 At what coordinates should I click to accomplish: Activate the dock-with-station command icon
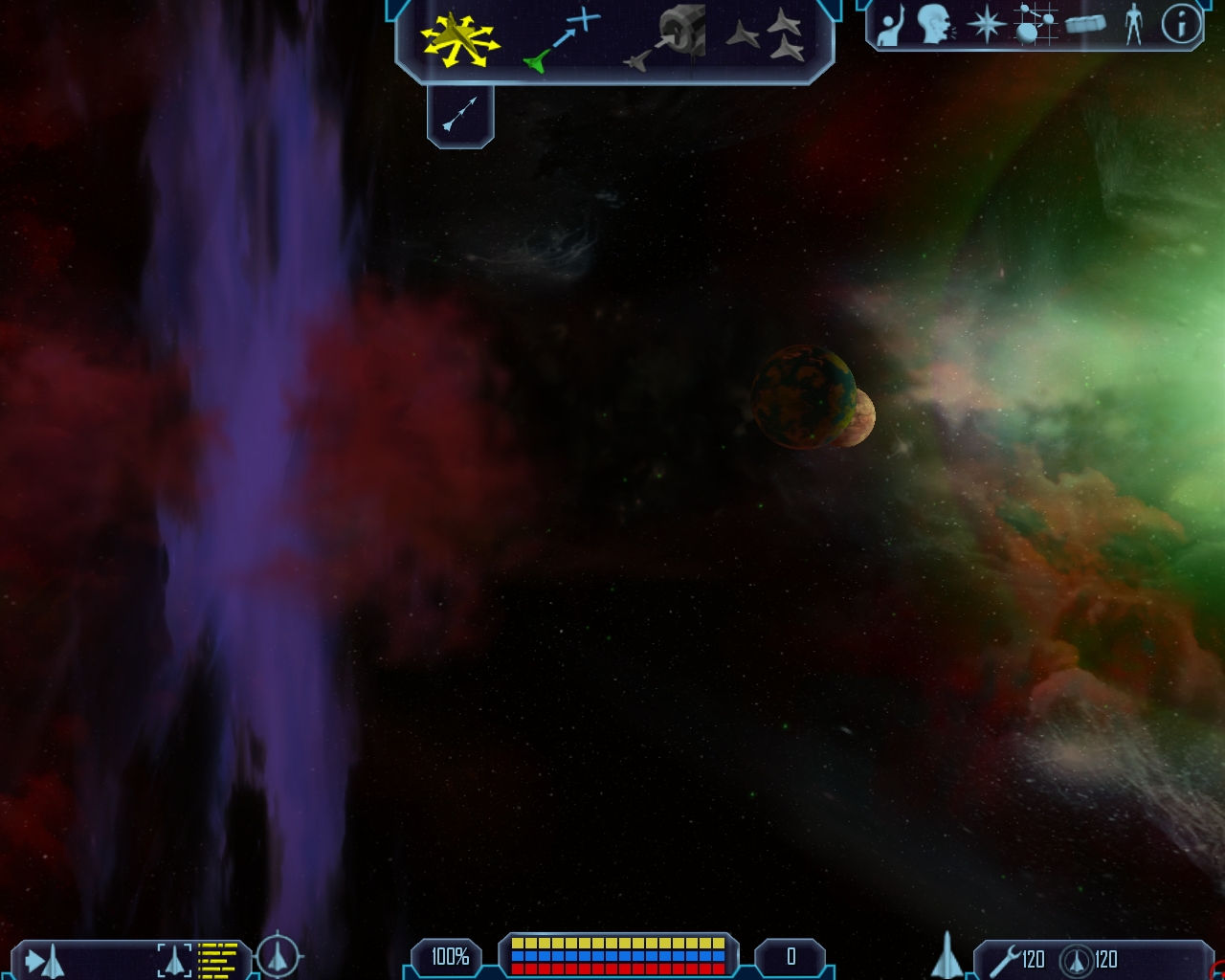click(665, 38)
